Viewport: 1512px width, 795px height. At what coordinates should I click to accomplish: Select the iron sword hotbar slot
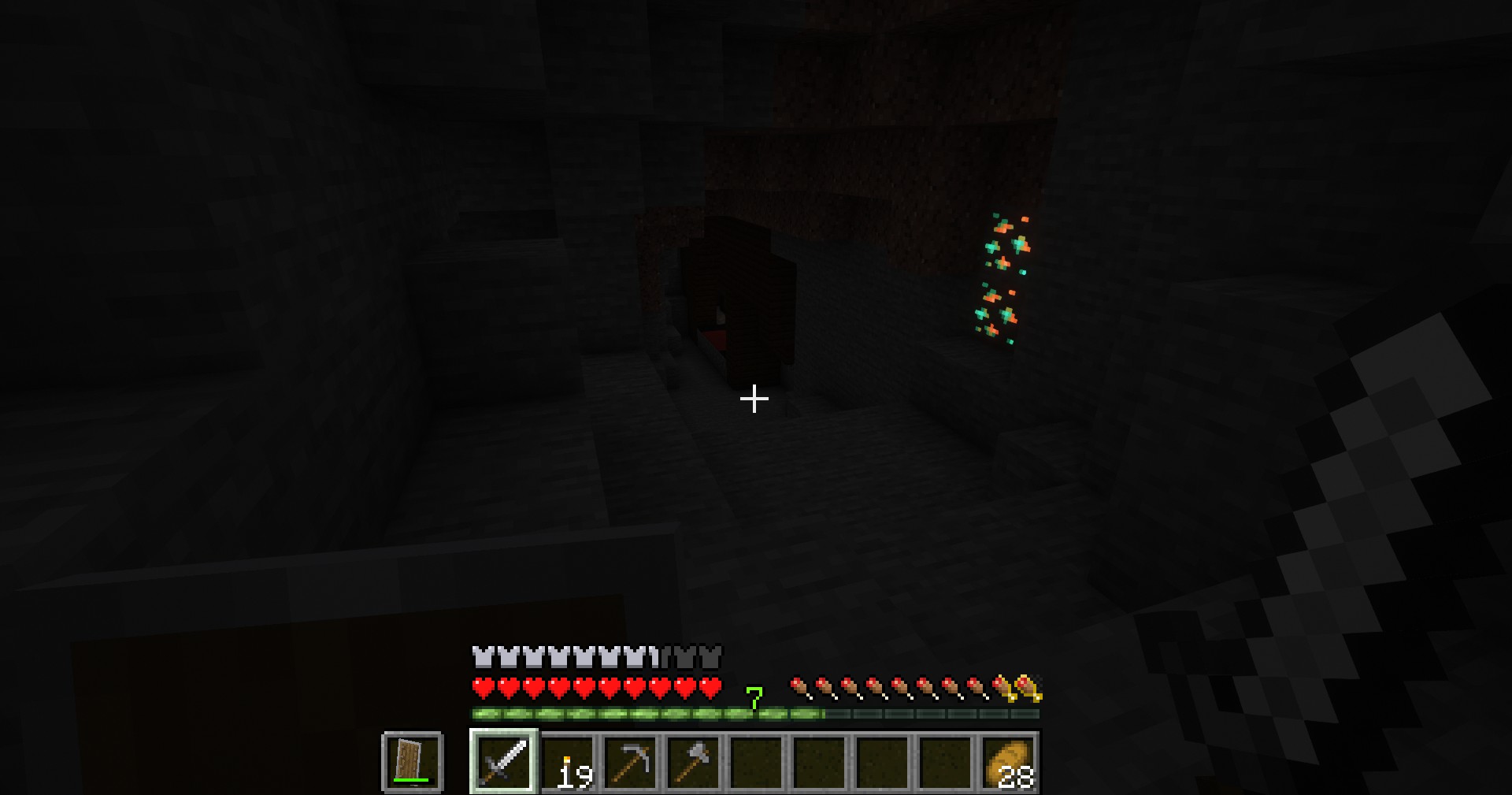pos(504,761)
